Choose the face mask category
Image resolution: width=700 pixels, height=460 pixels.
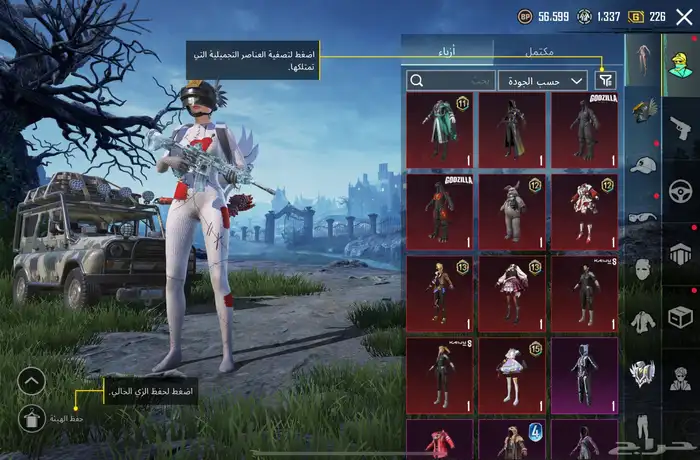pos(641,268)
